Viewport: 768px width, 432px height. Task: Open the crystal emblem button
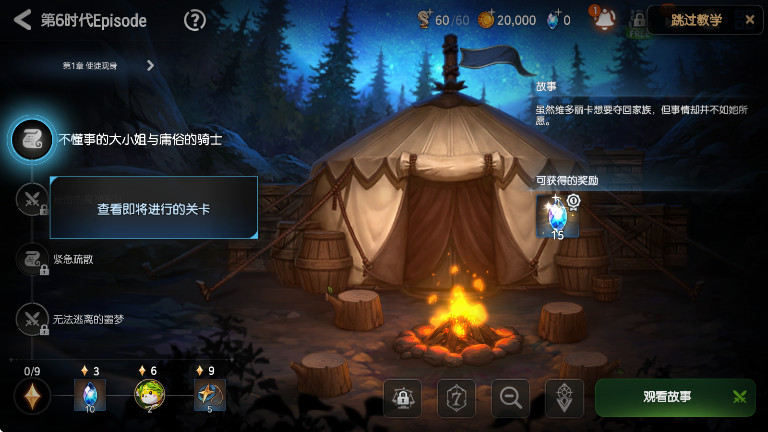564,397
